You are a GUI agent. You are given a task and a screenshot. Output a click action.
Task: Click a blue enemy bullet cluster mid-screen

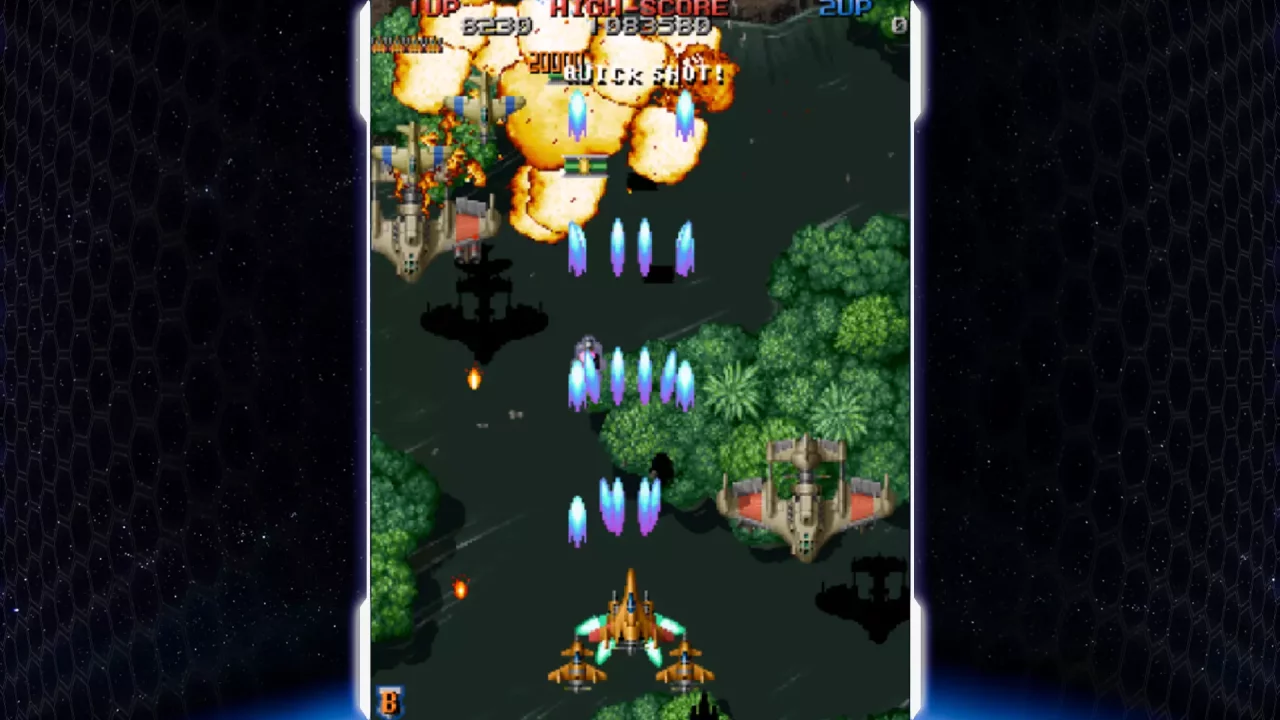[x=630, y=375]
